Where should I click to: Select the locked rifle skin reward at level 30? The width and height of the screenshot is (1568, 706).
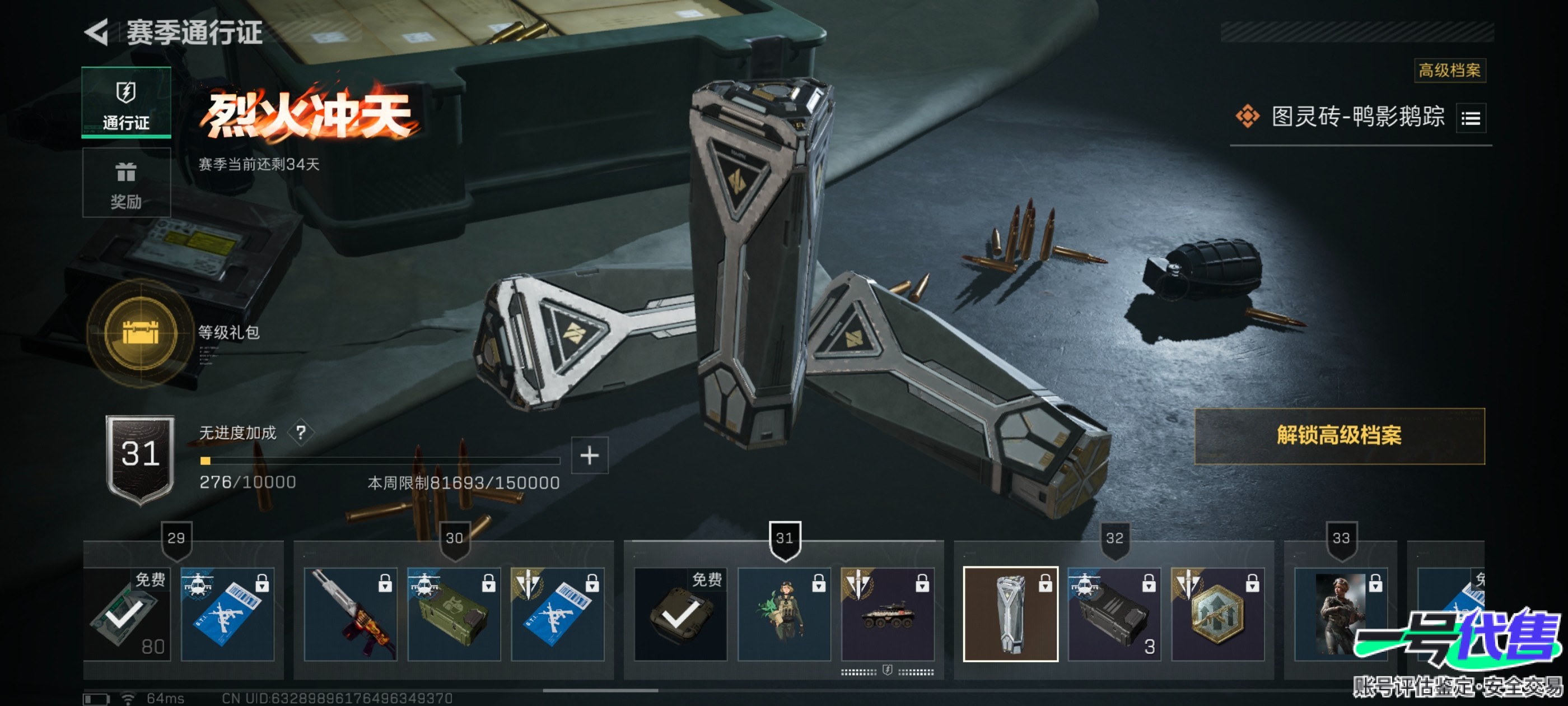pyautogui.click(x=351, y=614)
